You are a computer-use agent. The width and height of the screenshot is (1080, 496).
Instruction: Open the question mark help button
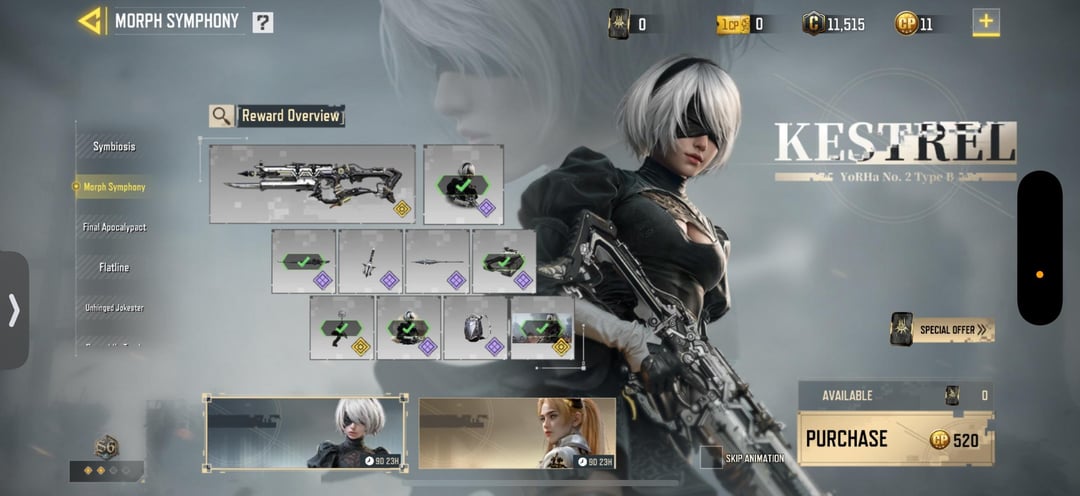(262, 22)
